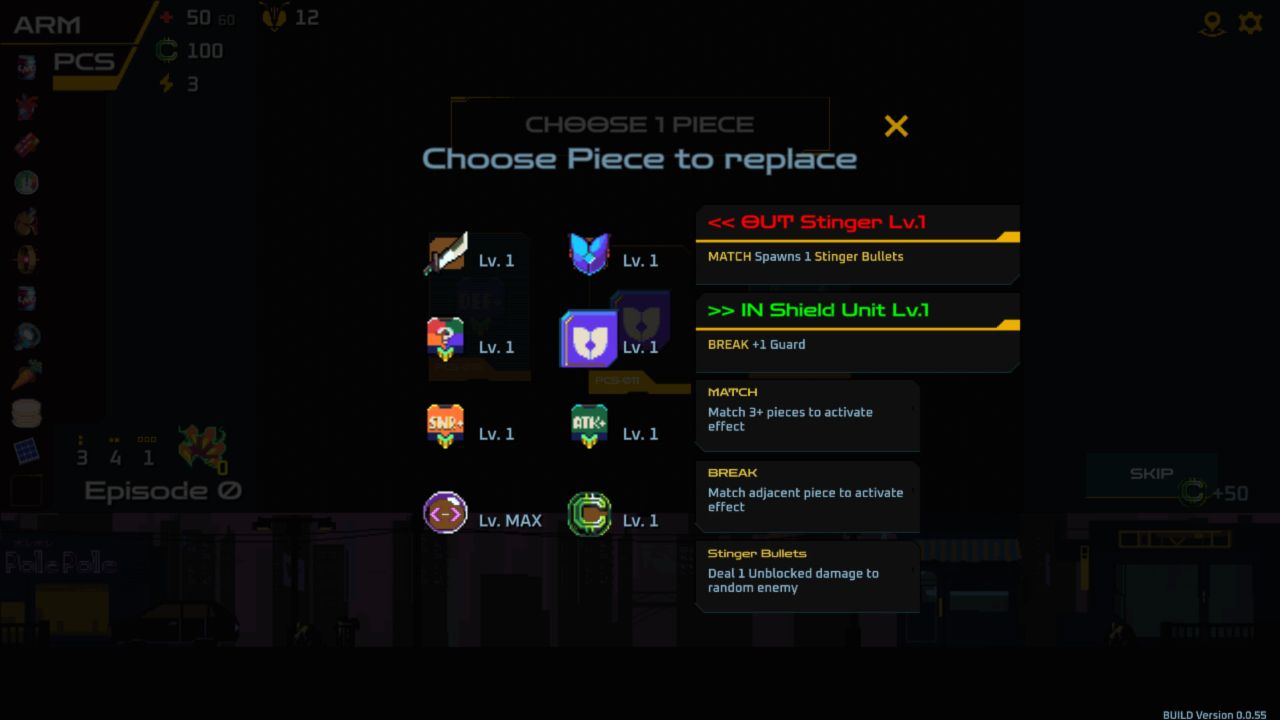Choose the green coin C piece
Screen dimensions: 1280x720
pos(589,514)
